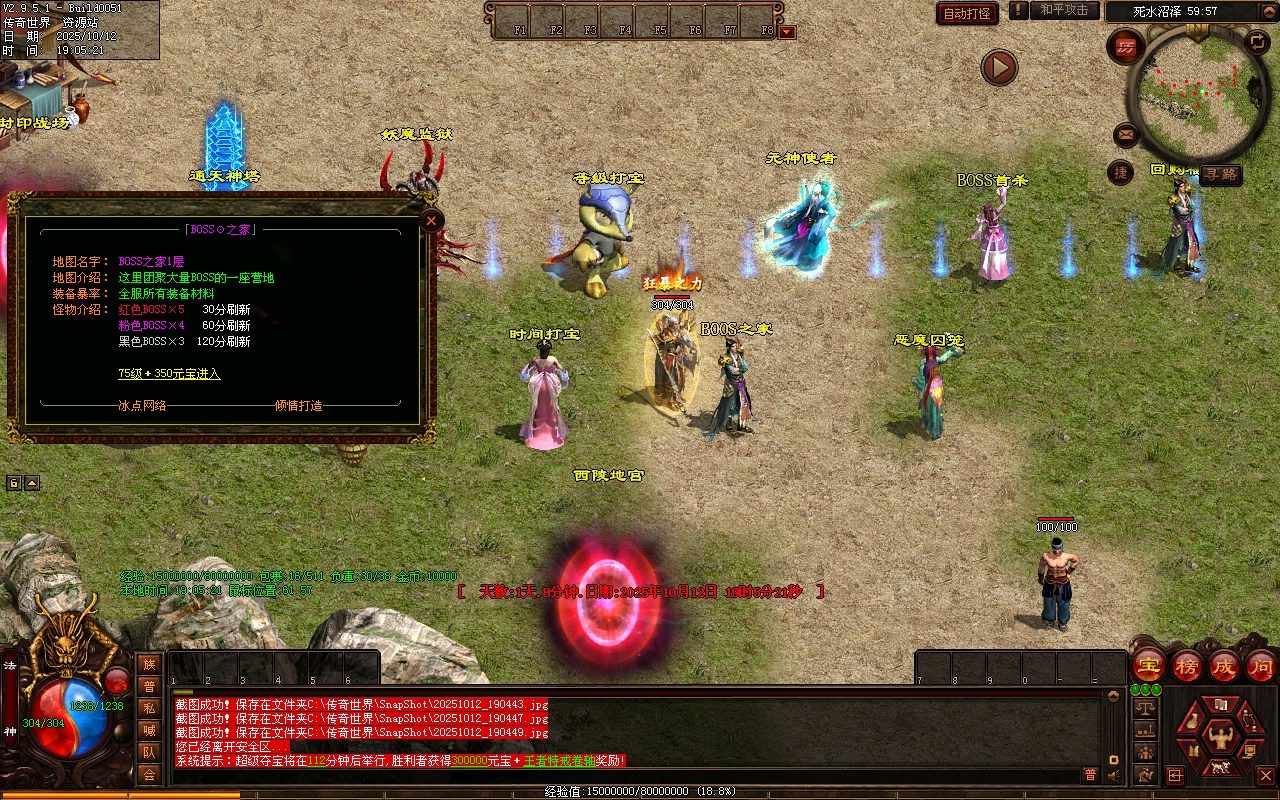Open the red 历 calendar icon

pos(1126,46)
